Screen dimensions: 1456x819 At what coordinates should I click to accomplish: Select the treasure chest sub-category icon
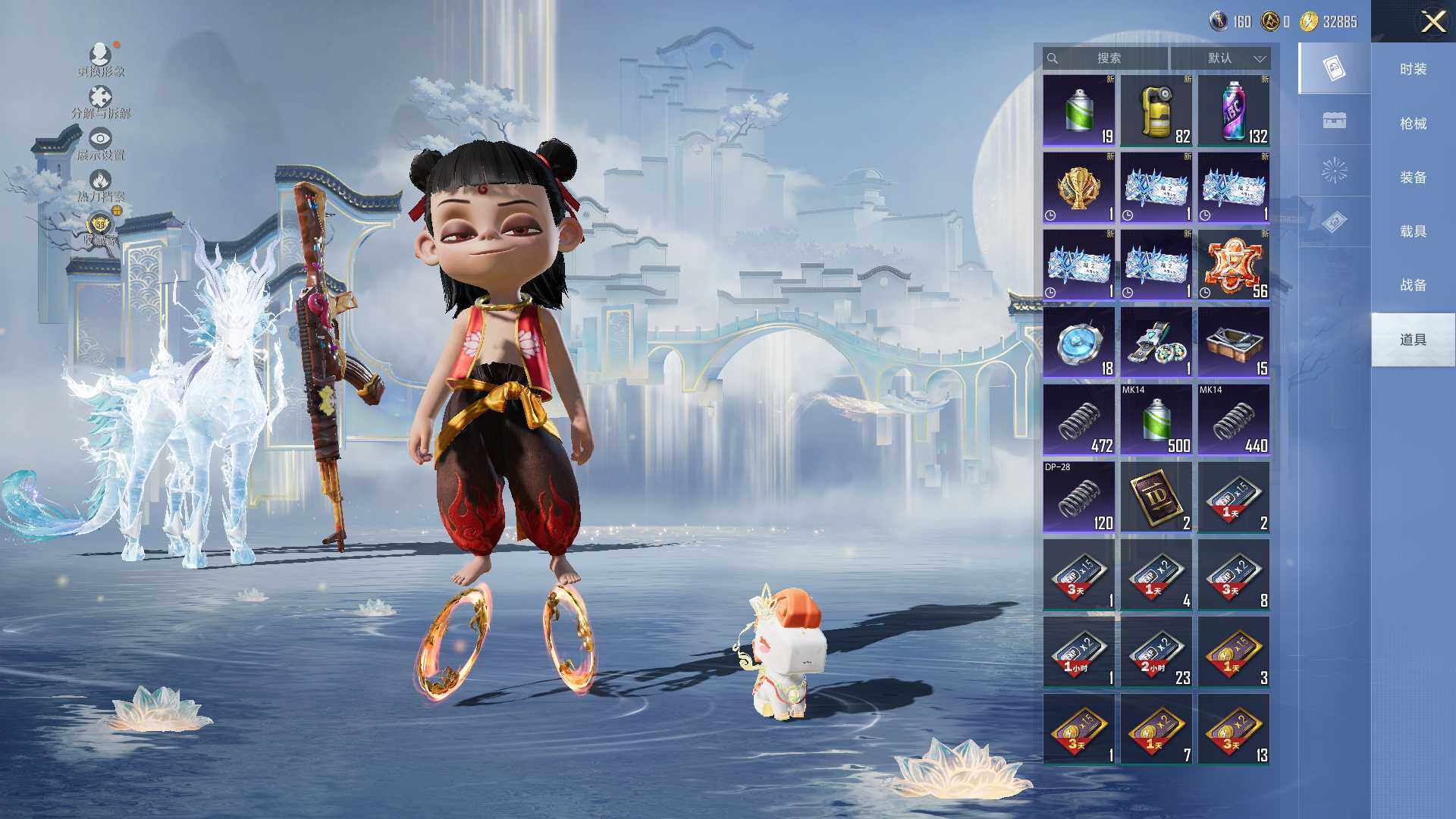[1334, 120]
